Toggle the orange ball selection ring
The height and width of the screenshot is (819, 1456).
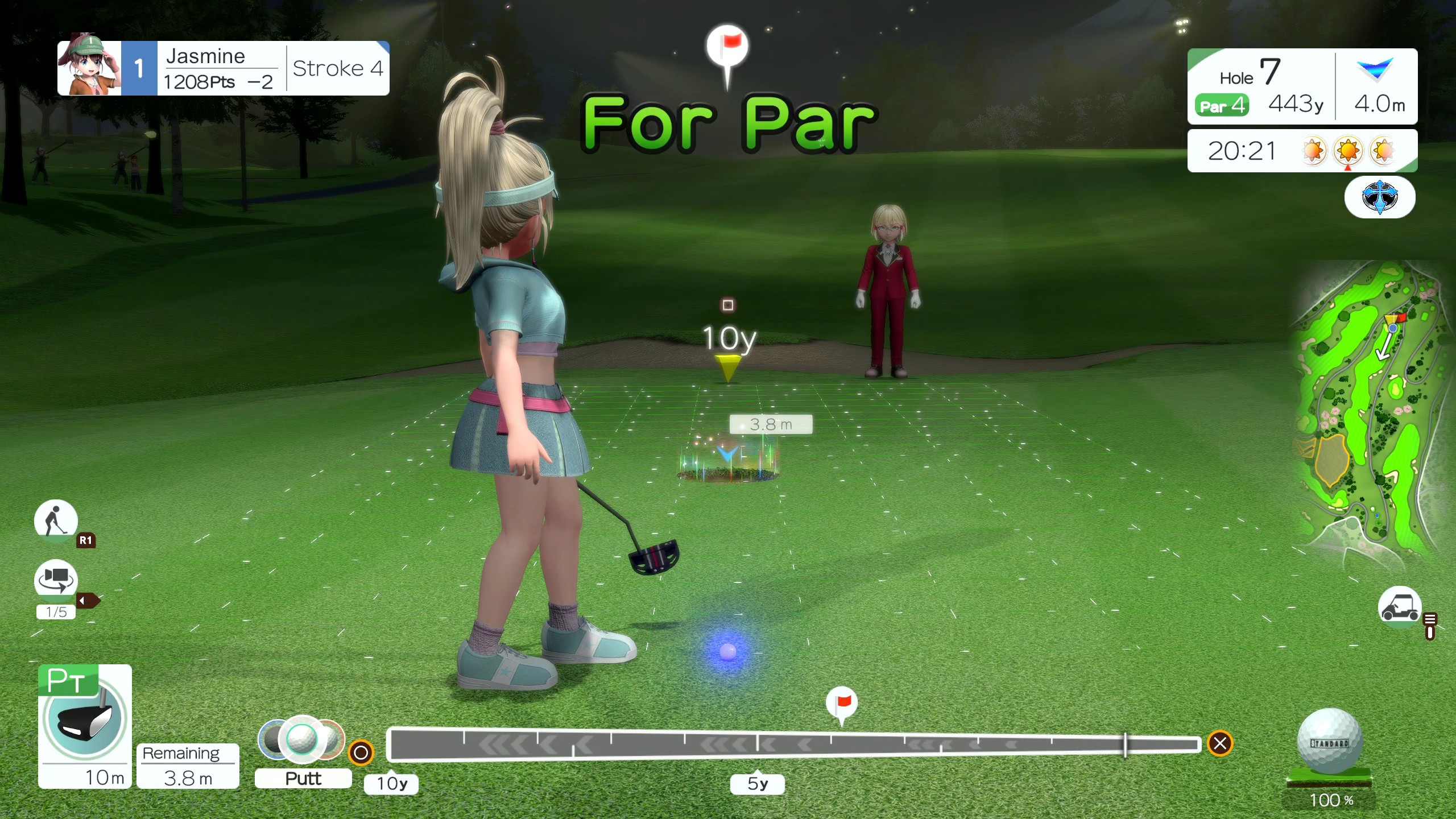362,752
